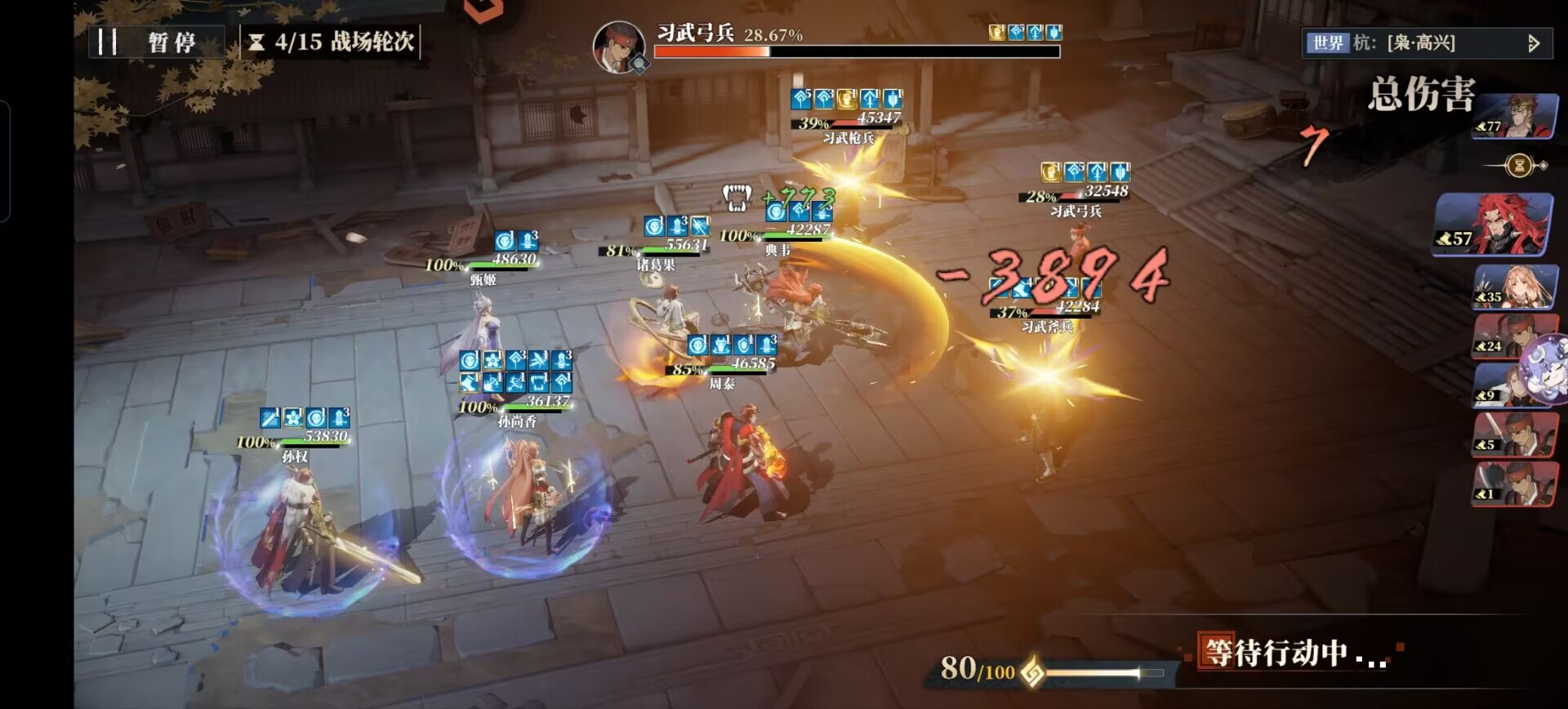The width and height of the screenshot is (1568, 709).
Task: Expand chat with the arrow button
Action: coord(1534,43)
